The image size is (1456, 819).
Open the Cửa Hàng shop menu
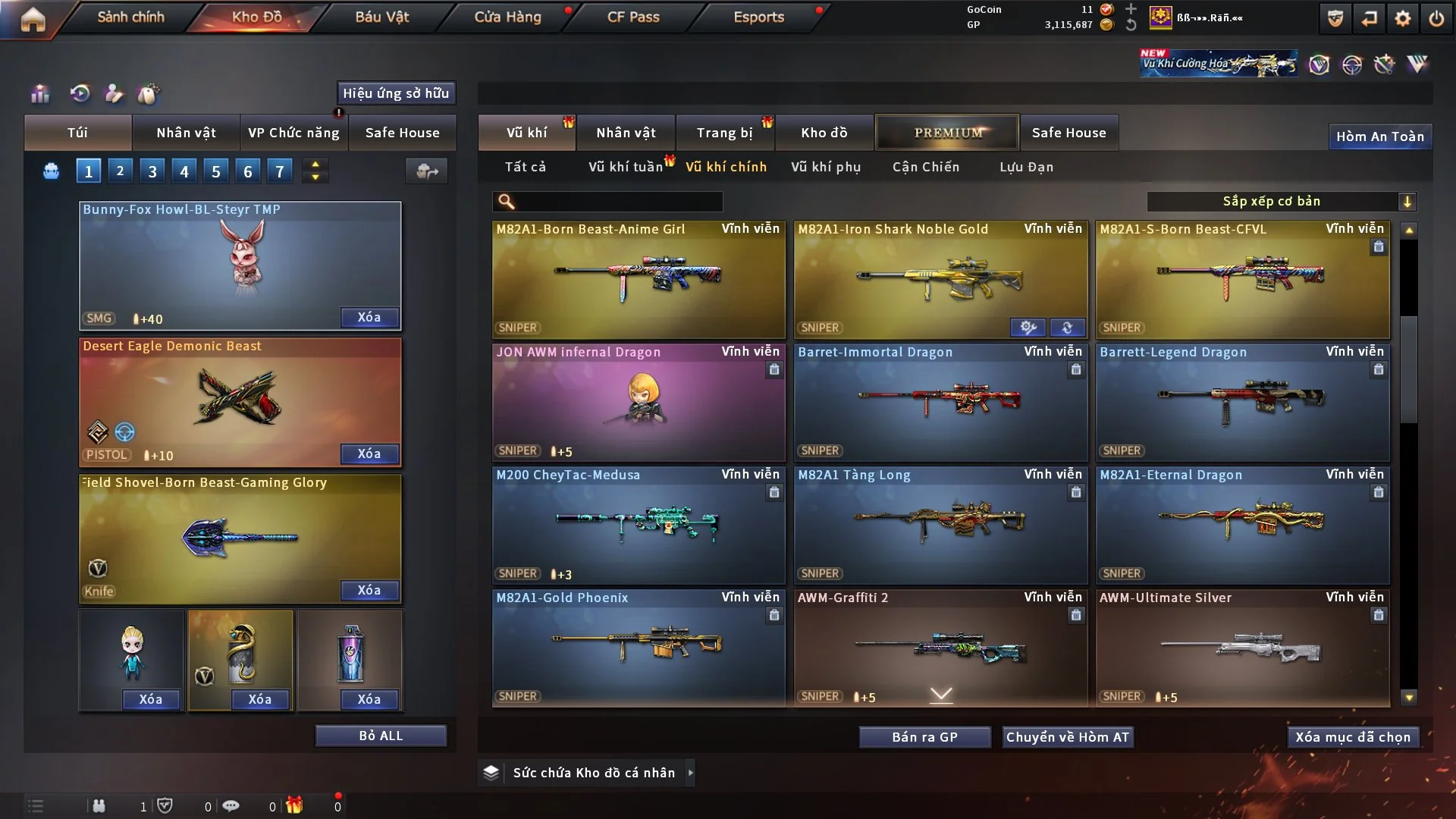point(507,17)
